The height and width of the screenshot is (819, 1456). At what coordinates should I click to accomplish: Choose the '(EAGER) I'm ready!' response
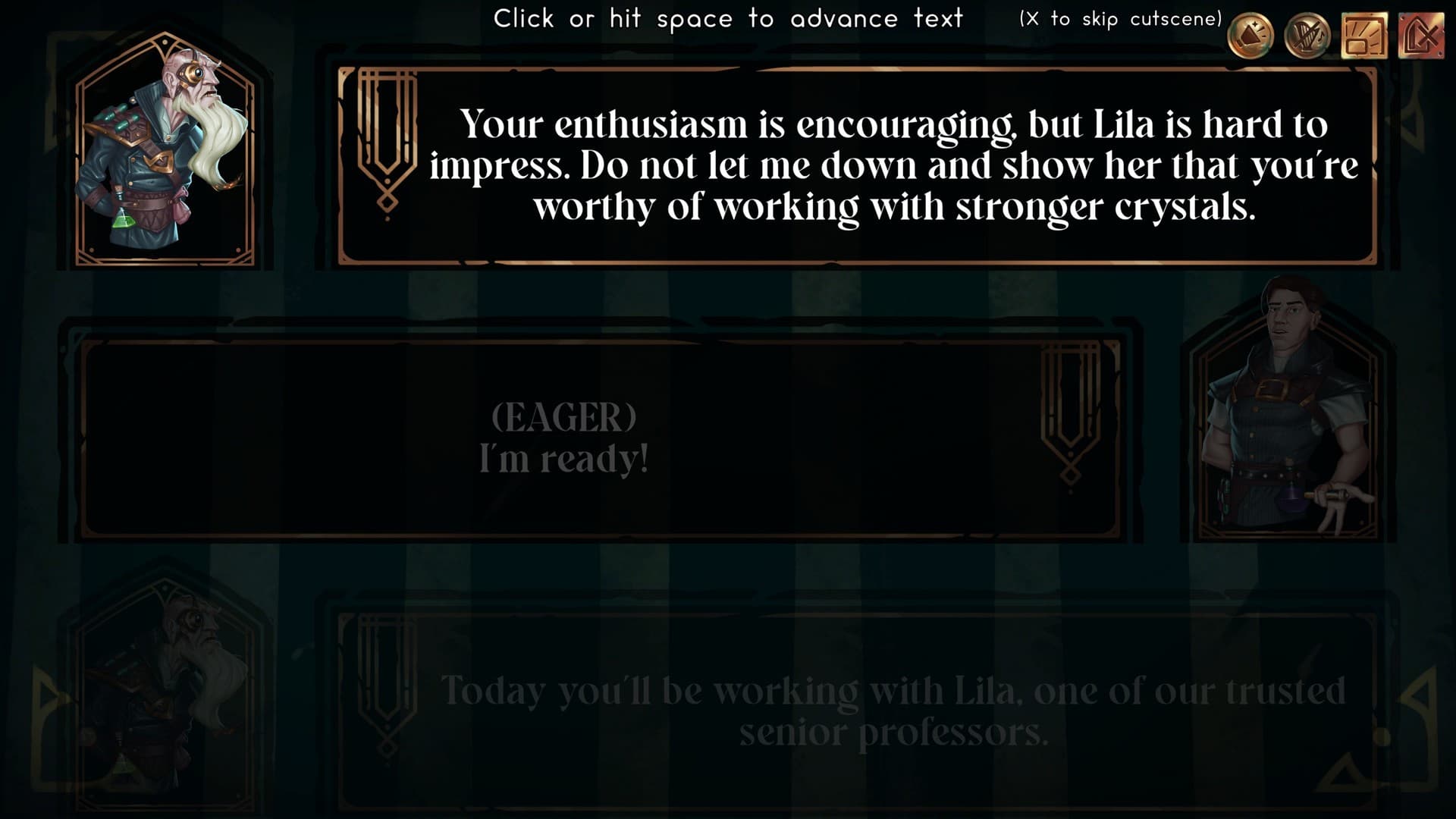coord(565,436)
